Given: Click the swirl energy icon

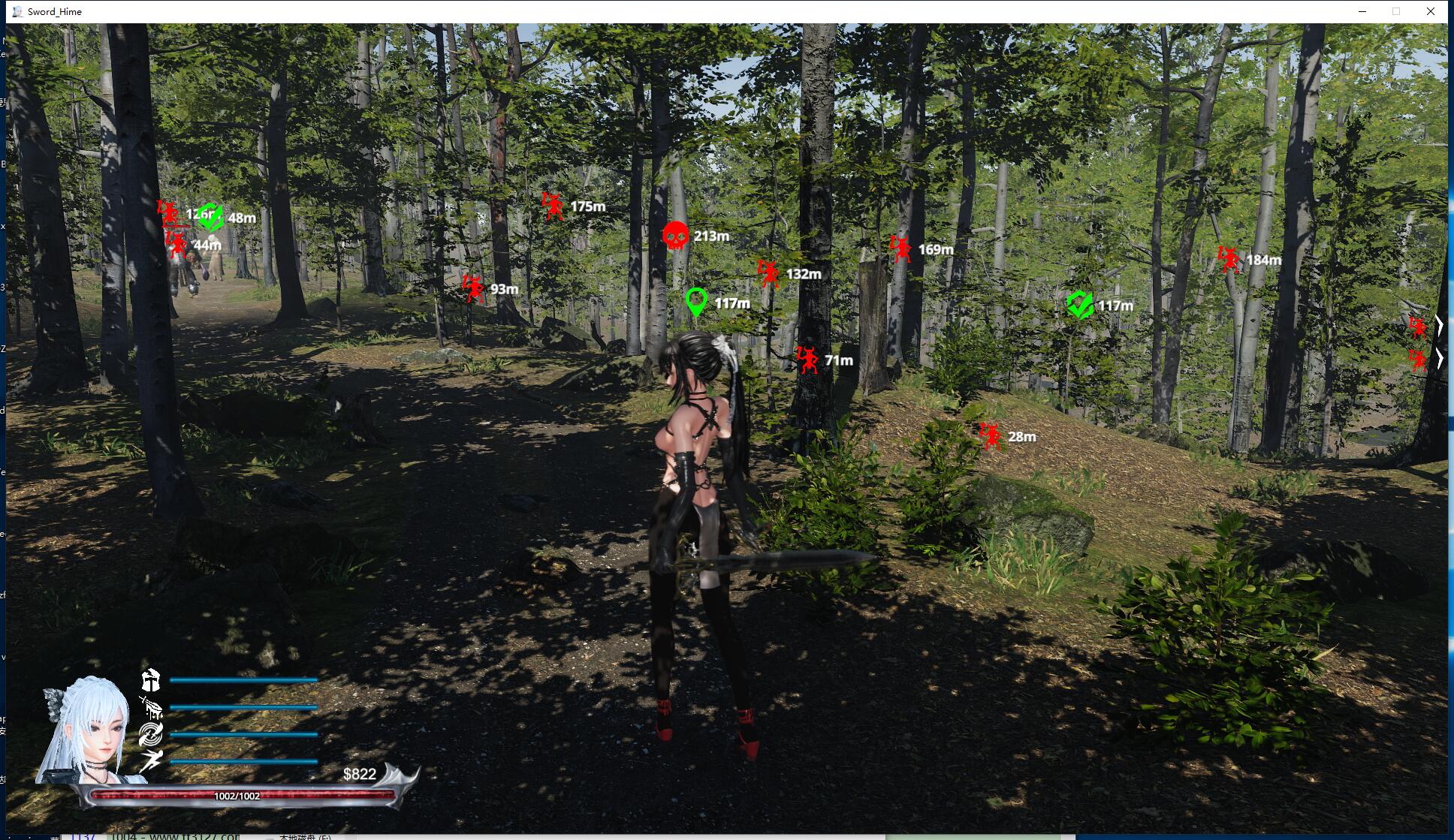Looking at the screenshot, I should pos(151,734).
